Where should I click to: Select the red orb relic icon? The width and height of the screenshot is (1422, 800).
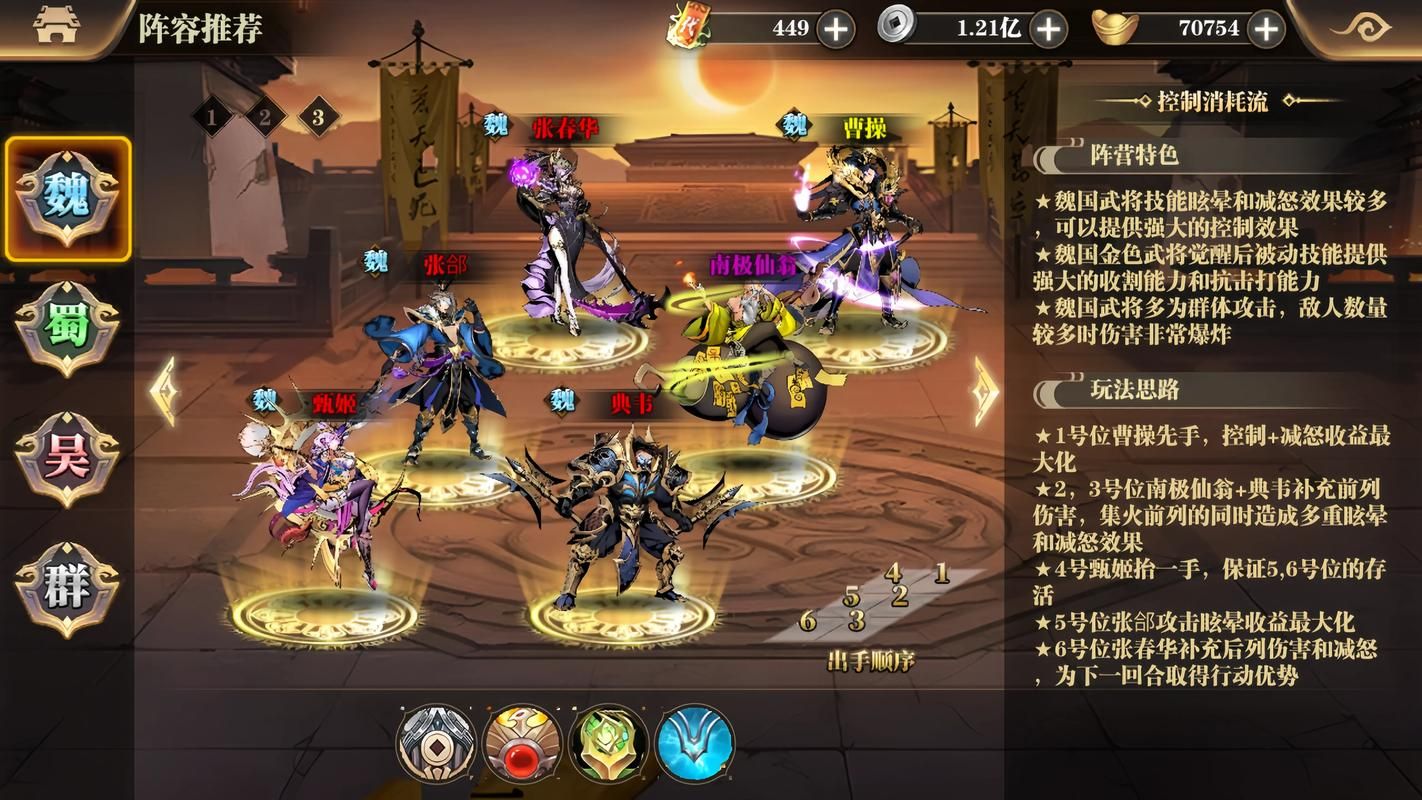[x=522, y=744]
